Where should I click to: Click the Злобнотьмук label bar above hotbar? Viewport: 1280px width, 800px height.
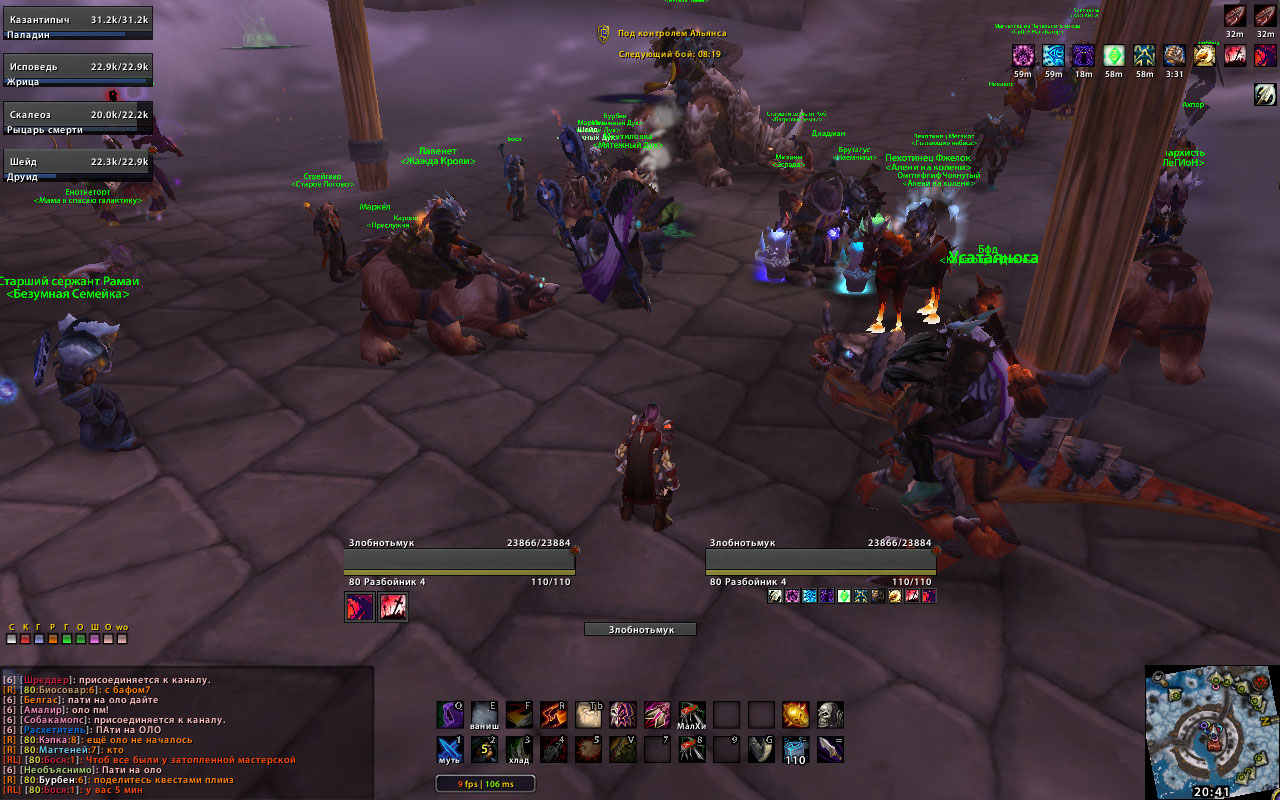(640, 629)
